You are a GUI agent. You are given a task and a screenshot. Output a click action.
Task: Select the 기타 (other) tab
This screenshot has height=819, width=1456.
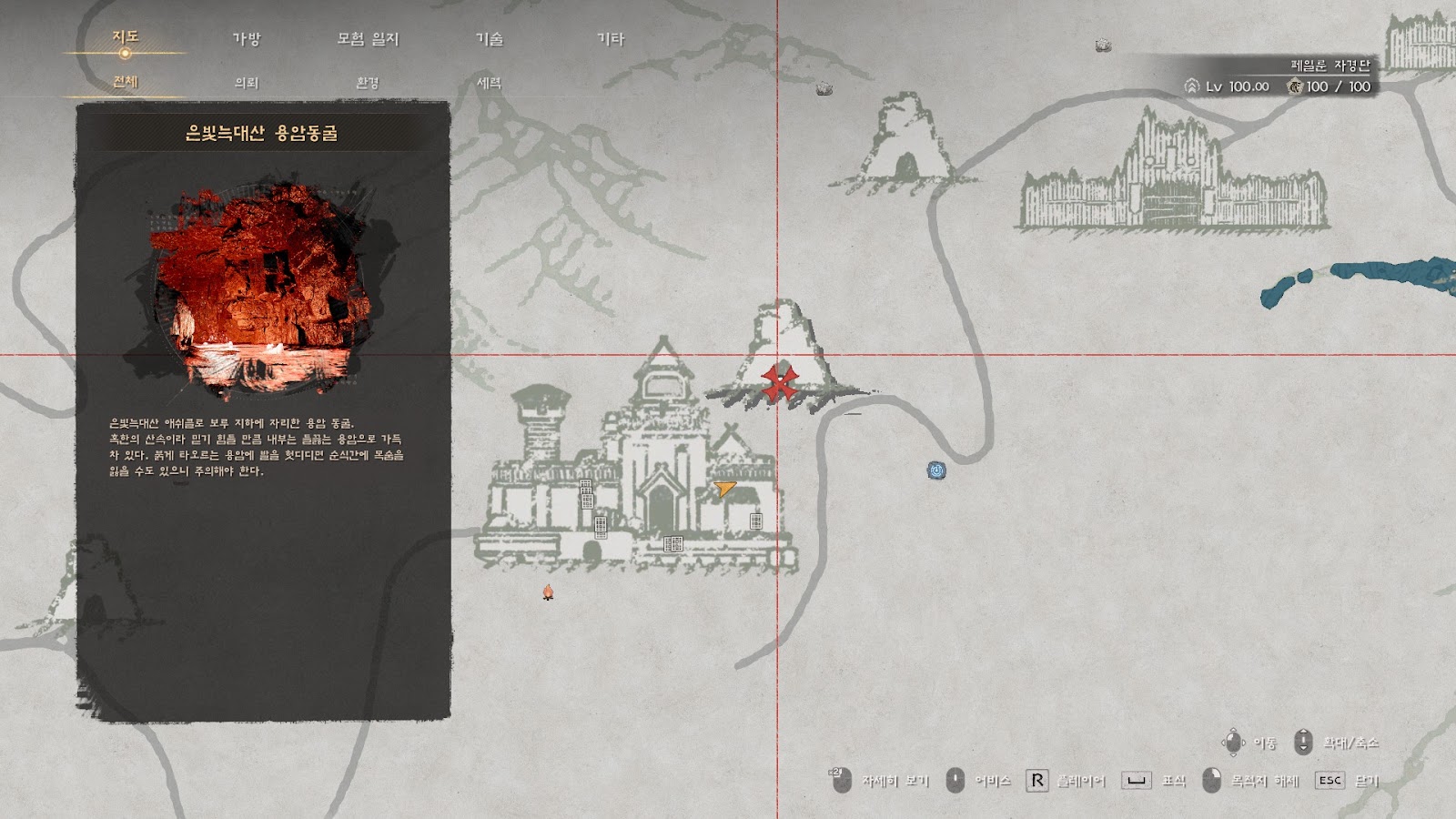click(x=611, y=39)
